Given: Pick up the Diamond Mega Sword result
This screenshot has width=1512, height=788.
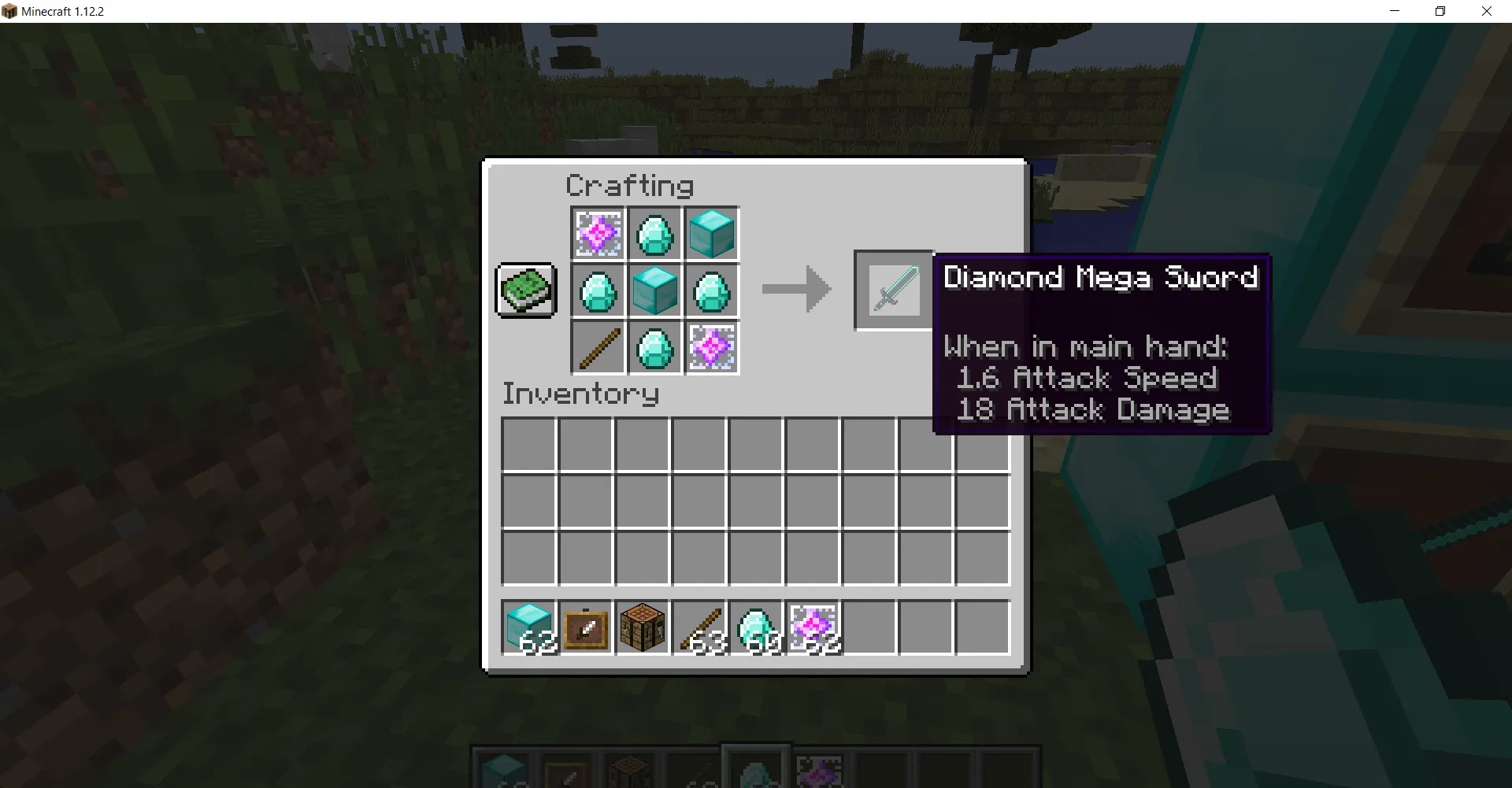Looking at the screenshot, I should (893, 290).
